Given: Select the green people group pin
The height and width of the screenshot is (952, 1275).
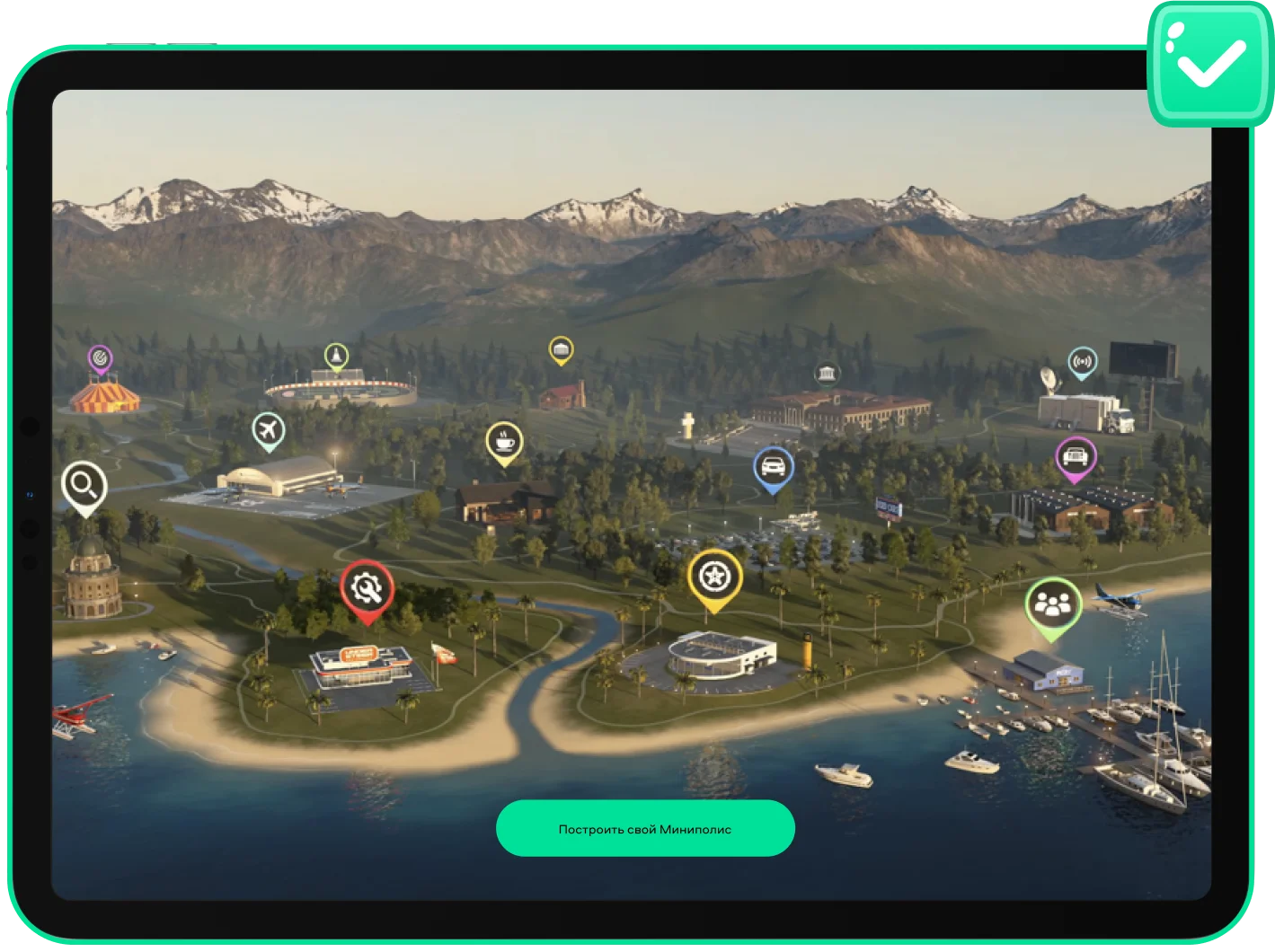Looking at the screenshot, I should point(1052,604).
